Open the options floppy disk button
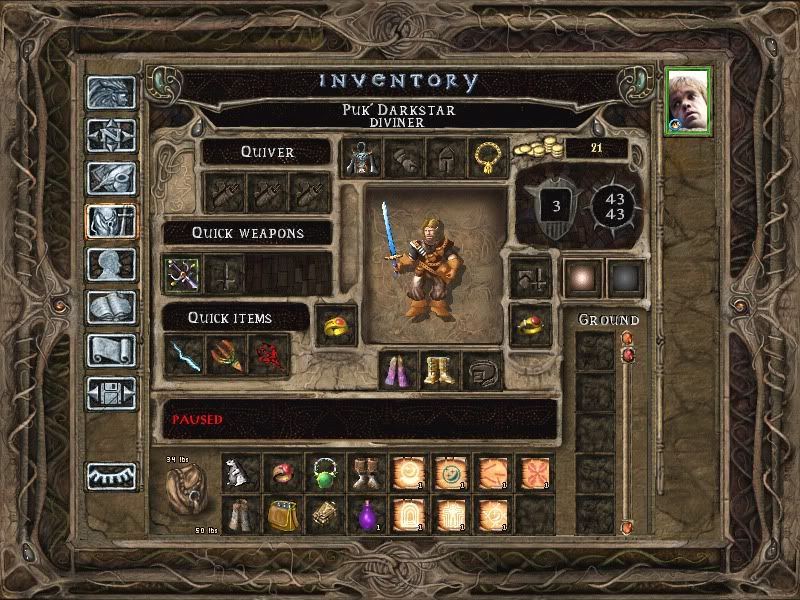Image resolution: width=800 pixels, height=600 pixels. point(110,393)
